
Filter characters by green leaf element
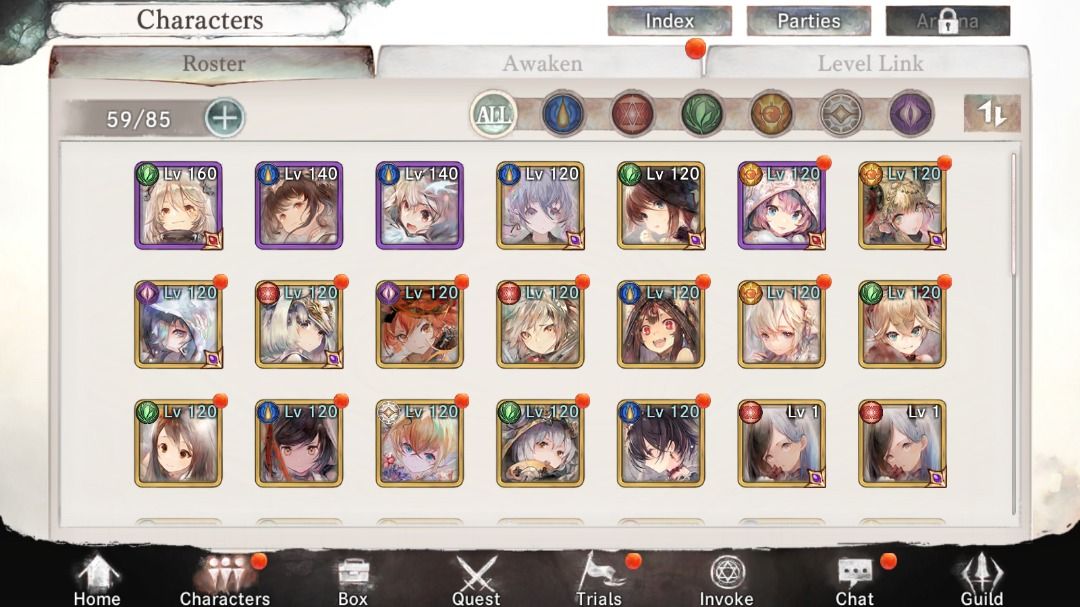pos(702,114)
